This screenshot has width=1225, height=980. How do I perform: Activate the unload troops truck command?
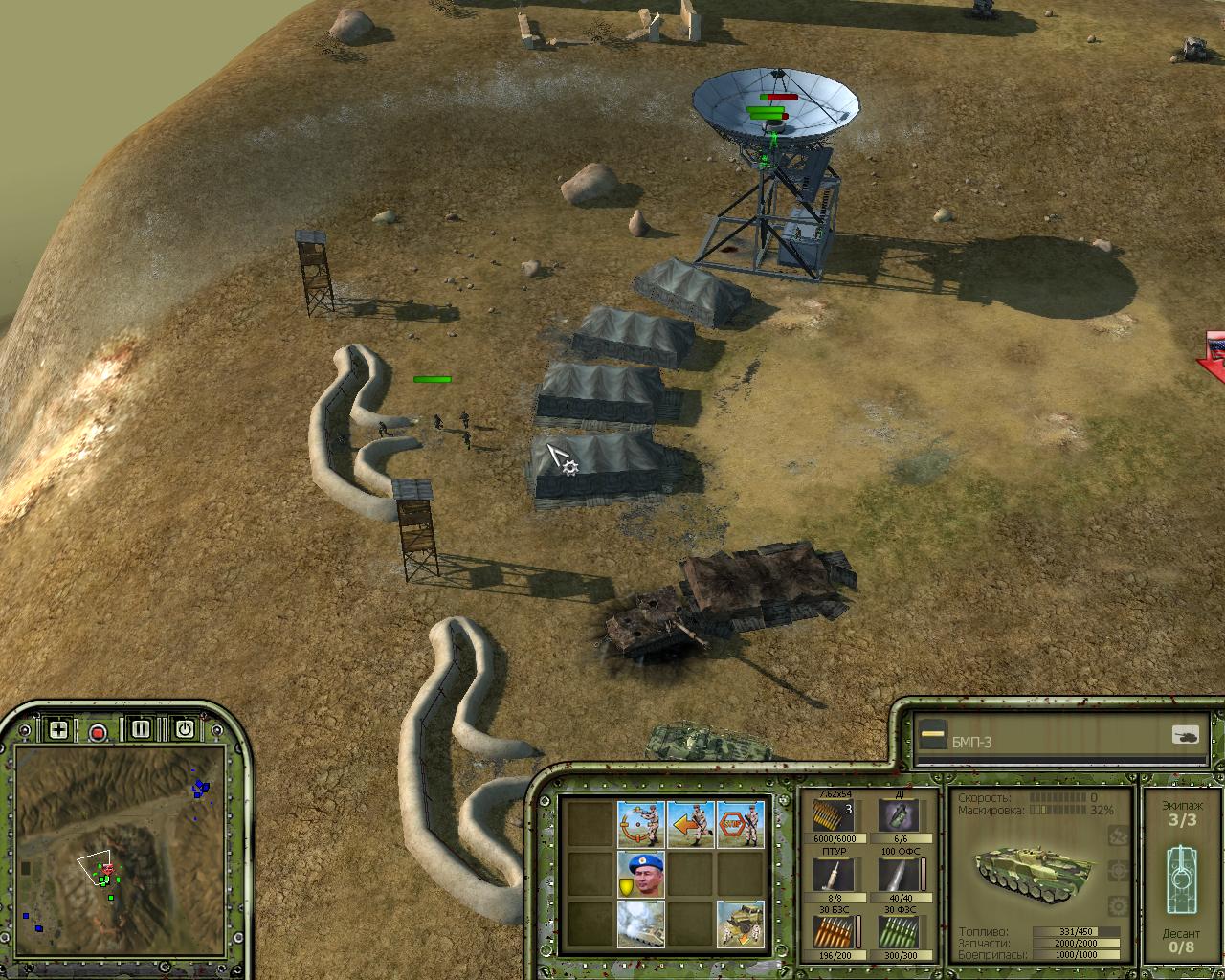click(x=741, y=924)
